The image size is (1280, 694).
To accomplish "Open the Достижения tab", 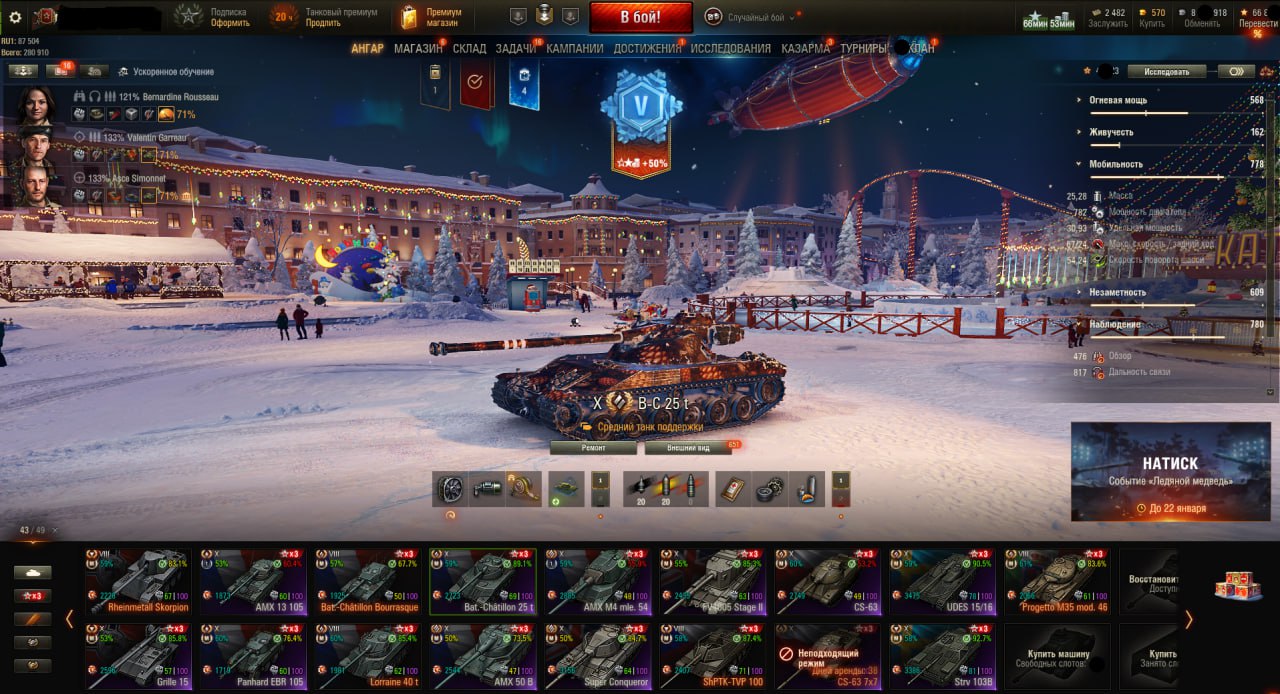I will tap(647, 48).
